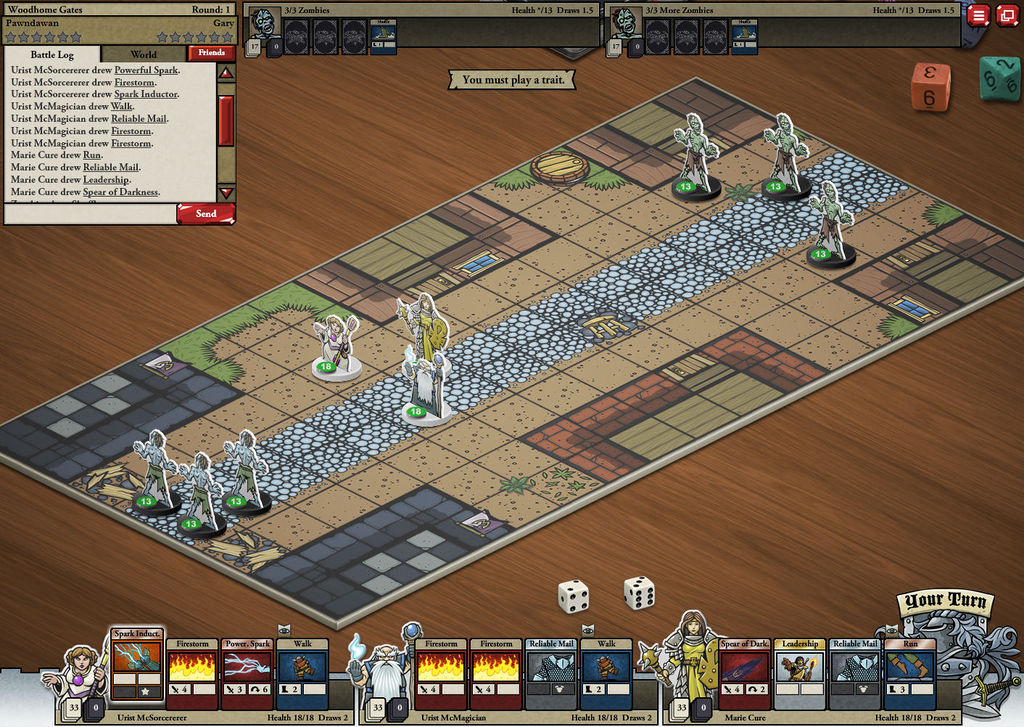Toggle the windowed mode button
Image resolution: width=1024 pixels, height=727 pixels.
point(1005,15)
